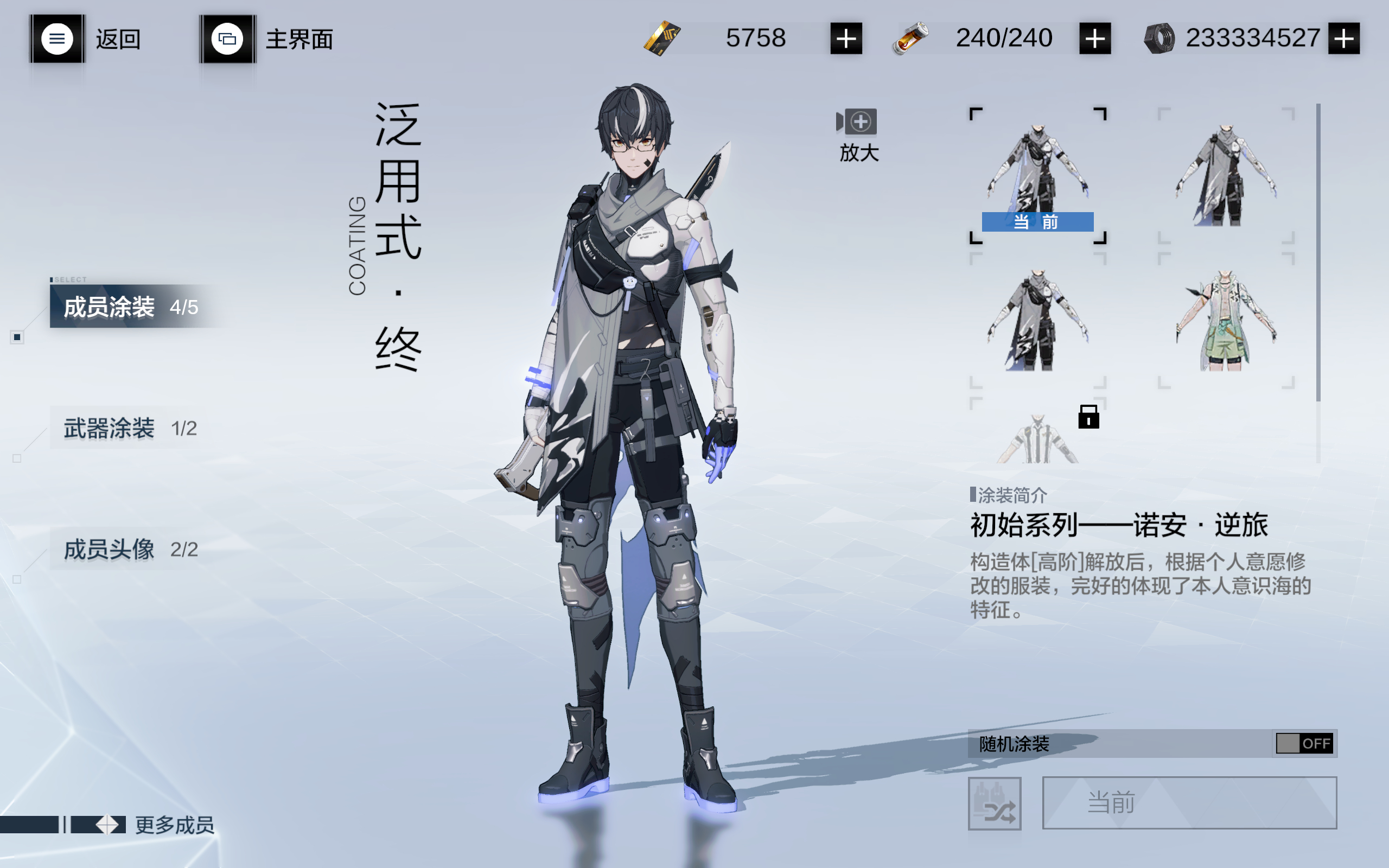Screen dimensions: 1389x868
Task: Add more black card currency
Action: point(846,39)
